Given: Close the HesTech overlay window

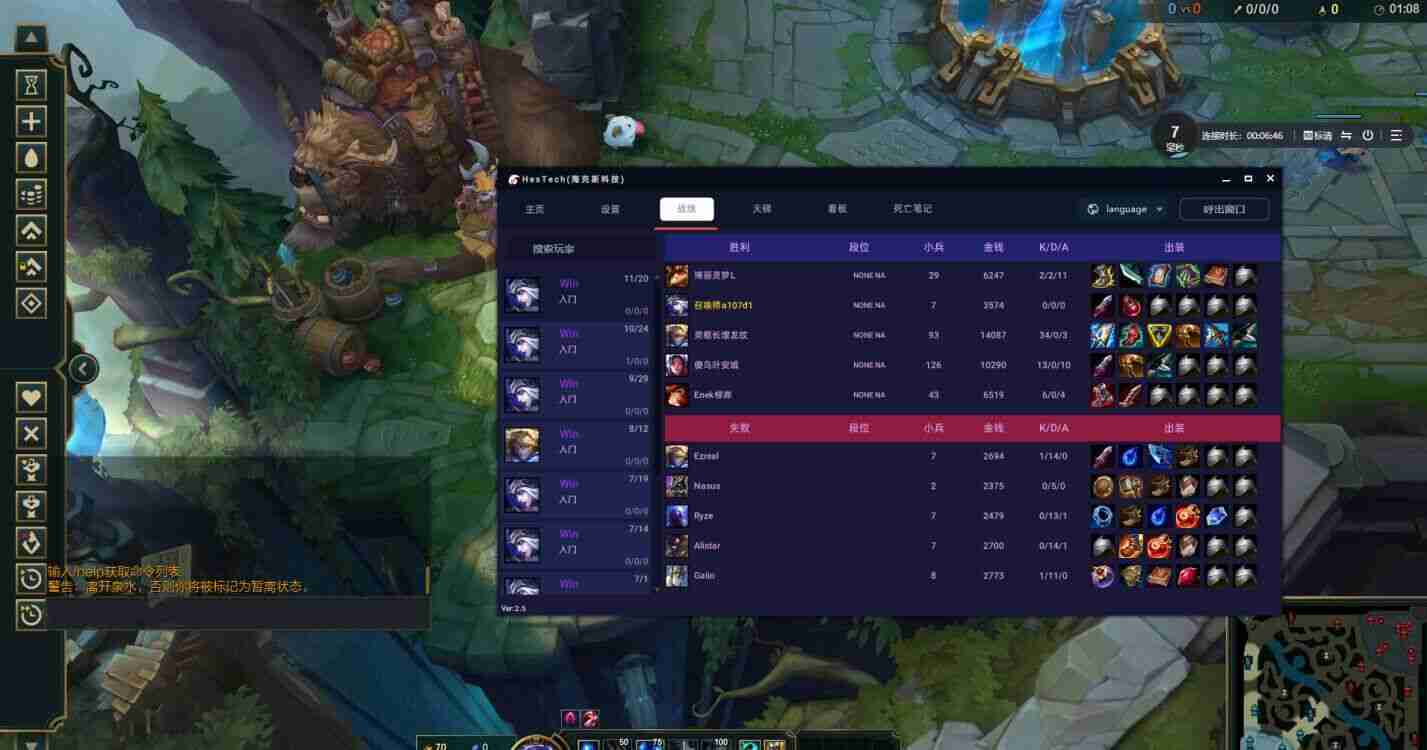Looking at the screenshot, I should 1270,178.
